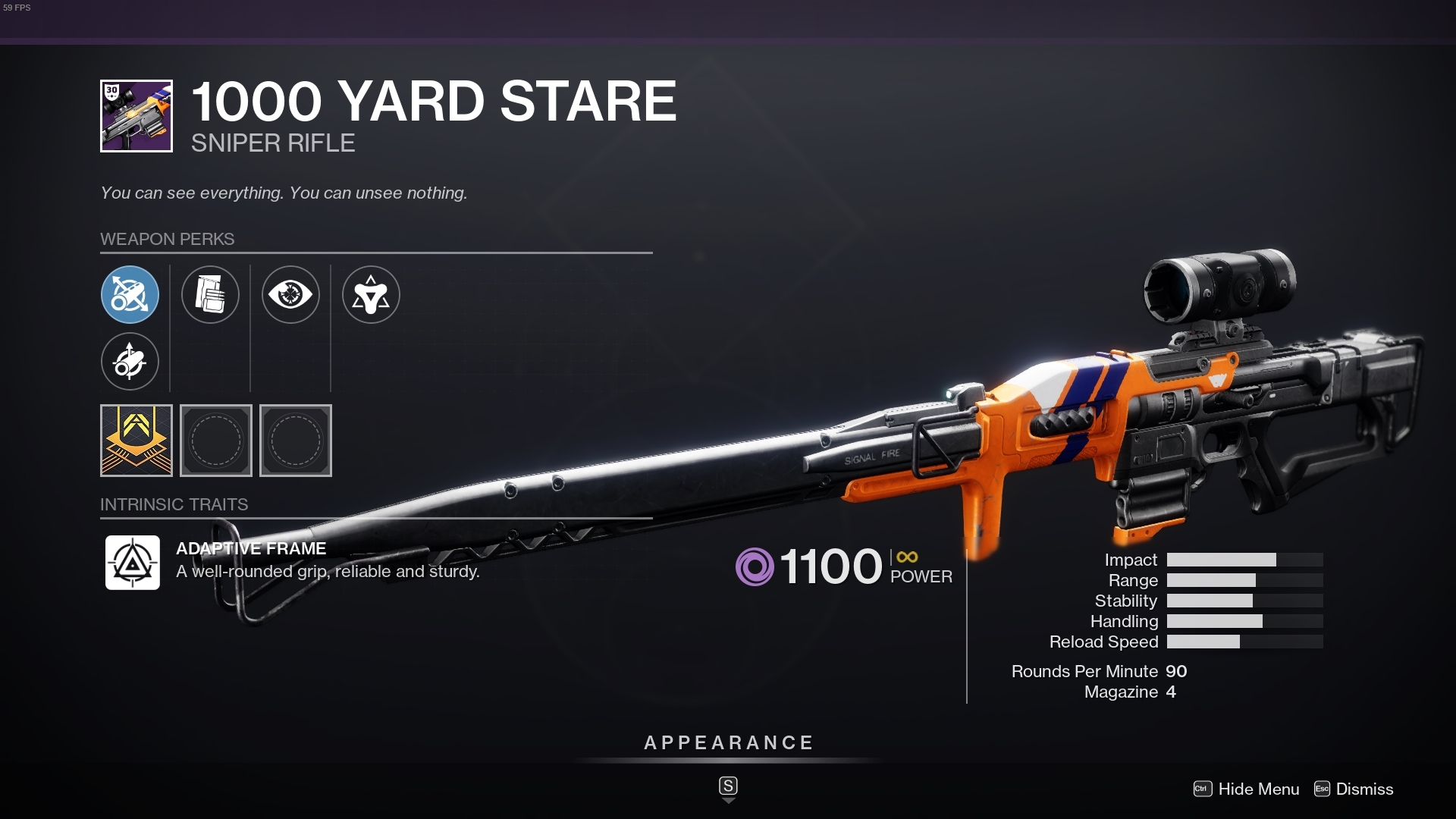Choose the magazine perk in the second column

[x=211, y=295]
